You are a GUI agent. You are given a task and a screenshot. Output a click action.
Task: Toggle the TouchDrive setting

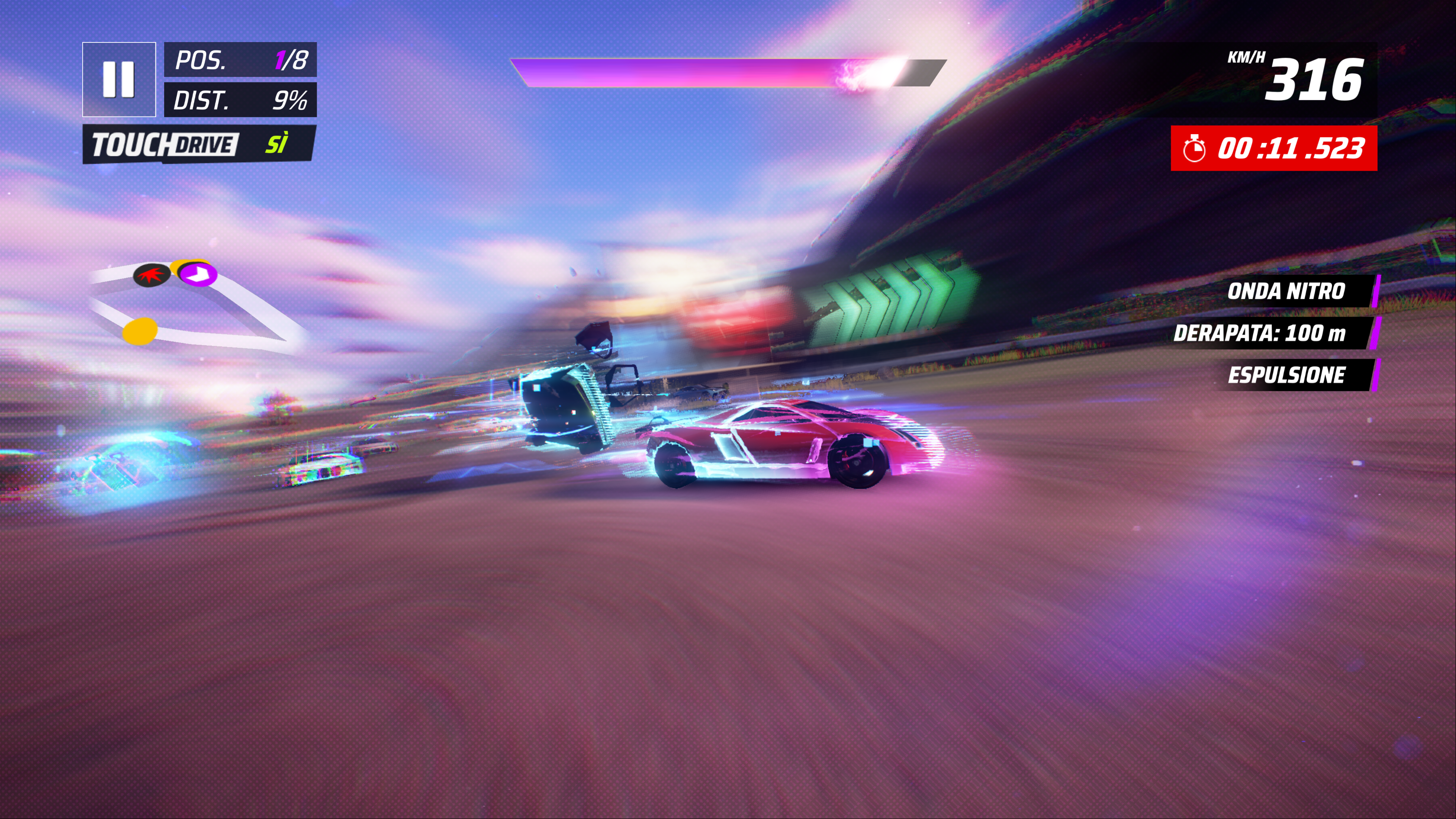click(x=199, y=145)
